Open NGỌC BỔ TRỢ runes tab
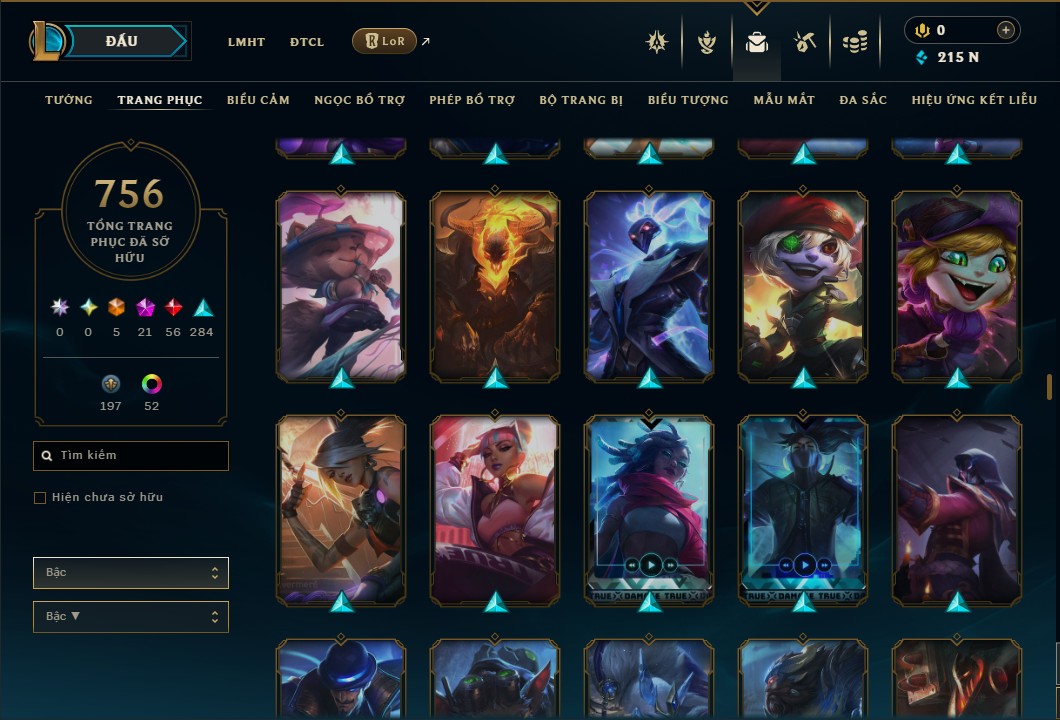Screen dimensions: 1060x720 pyautogui.click(x=359, y=100)
